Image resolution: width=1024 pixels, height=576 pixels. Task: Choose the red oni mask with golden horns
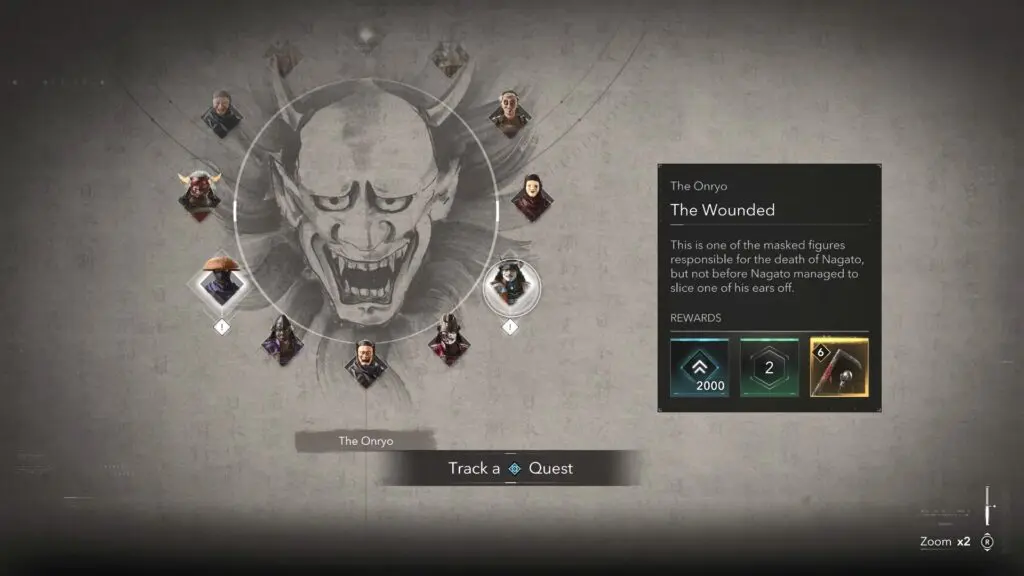pos(199,190)
